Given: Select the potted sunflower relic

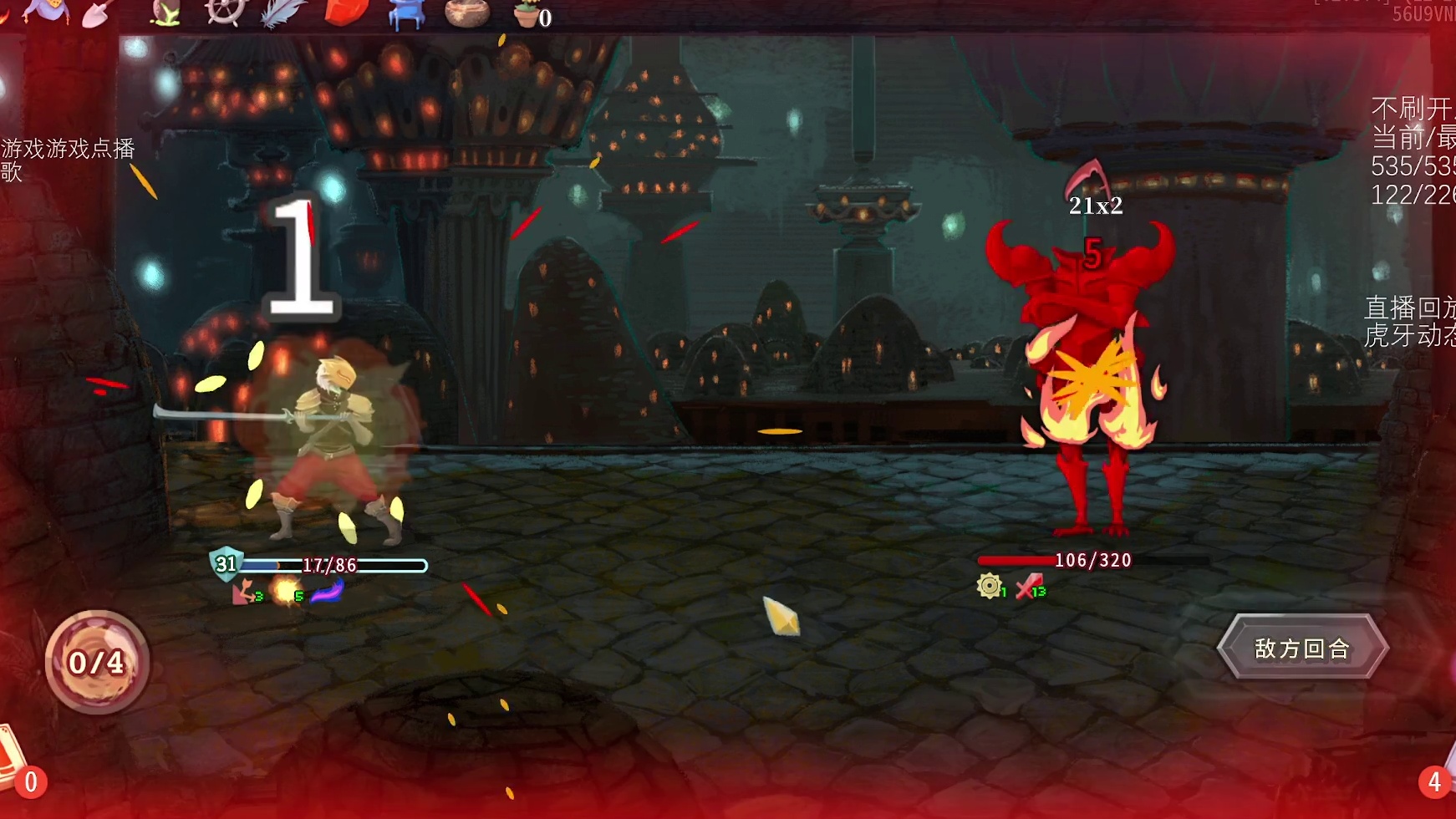Looking at the screenshot, I should [x=527, y=13].
